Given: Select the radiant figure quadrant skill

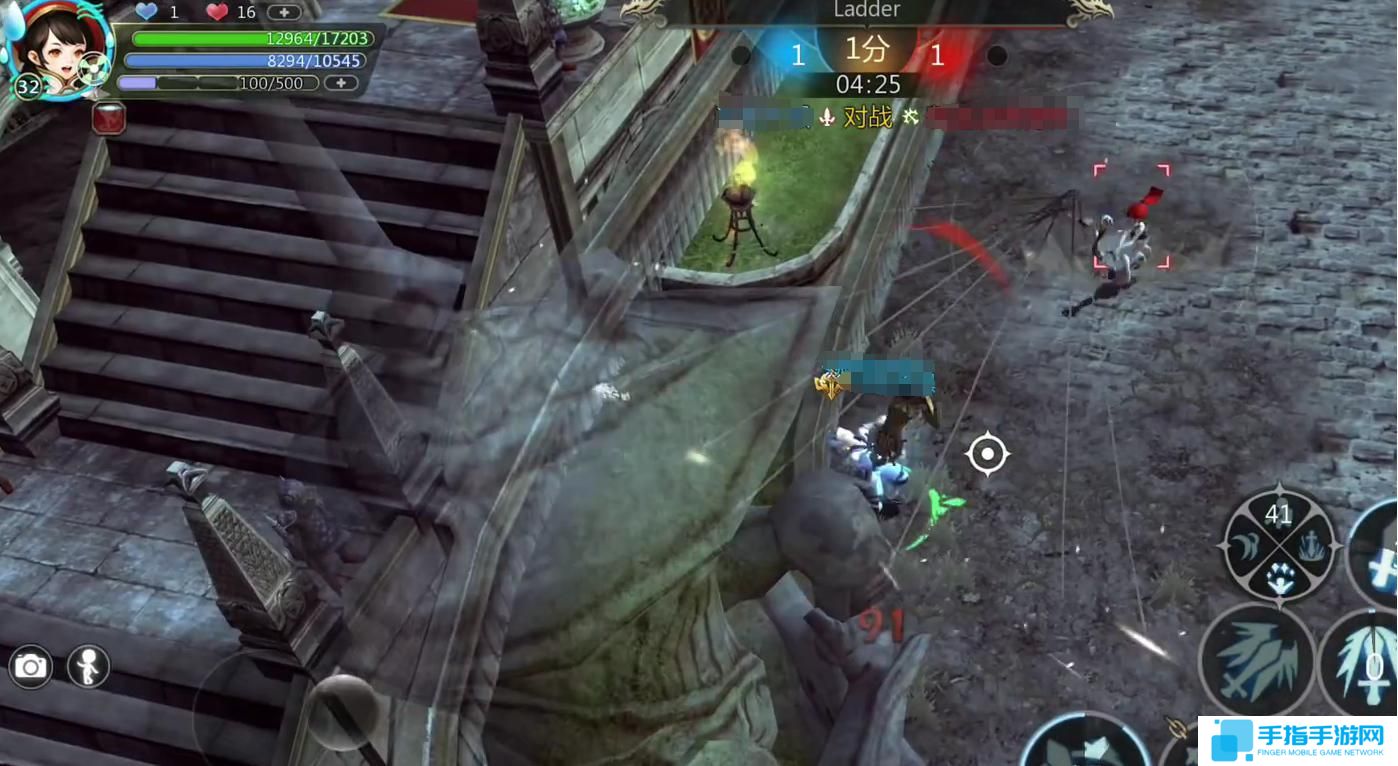Looking at the screenshot, I should [x=1279, y=577].
